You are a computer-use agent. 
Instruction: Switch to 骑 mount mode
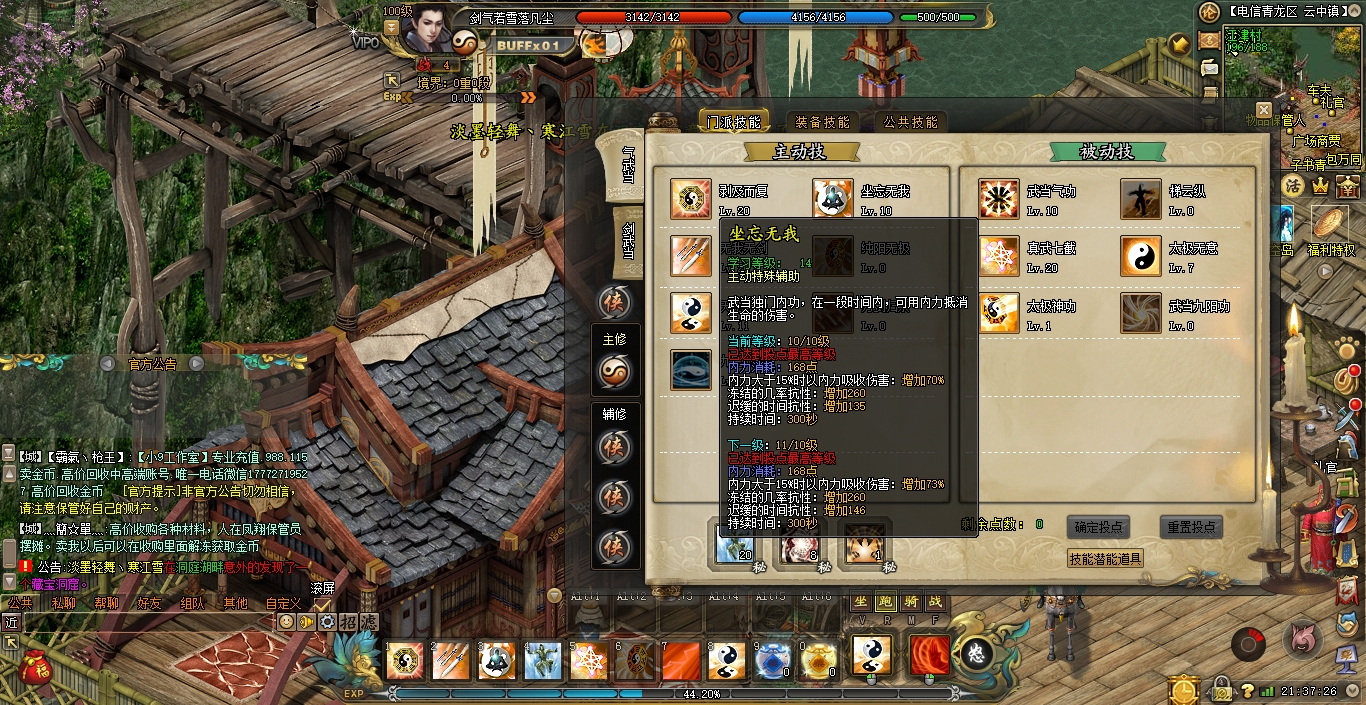coord(910,601)
